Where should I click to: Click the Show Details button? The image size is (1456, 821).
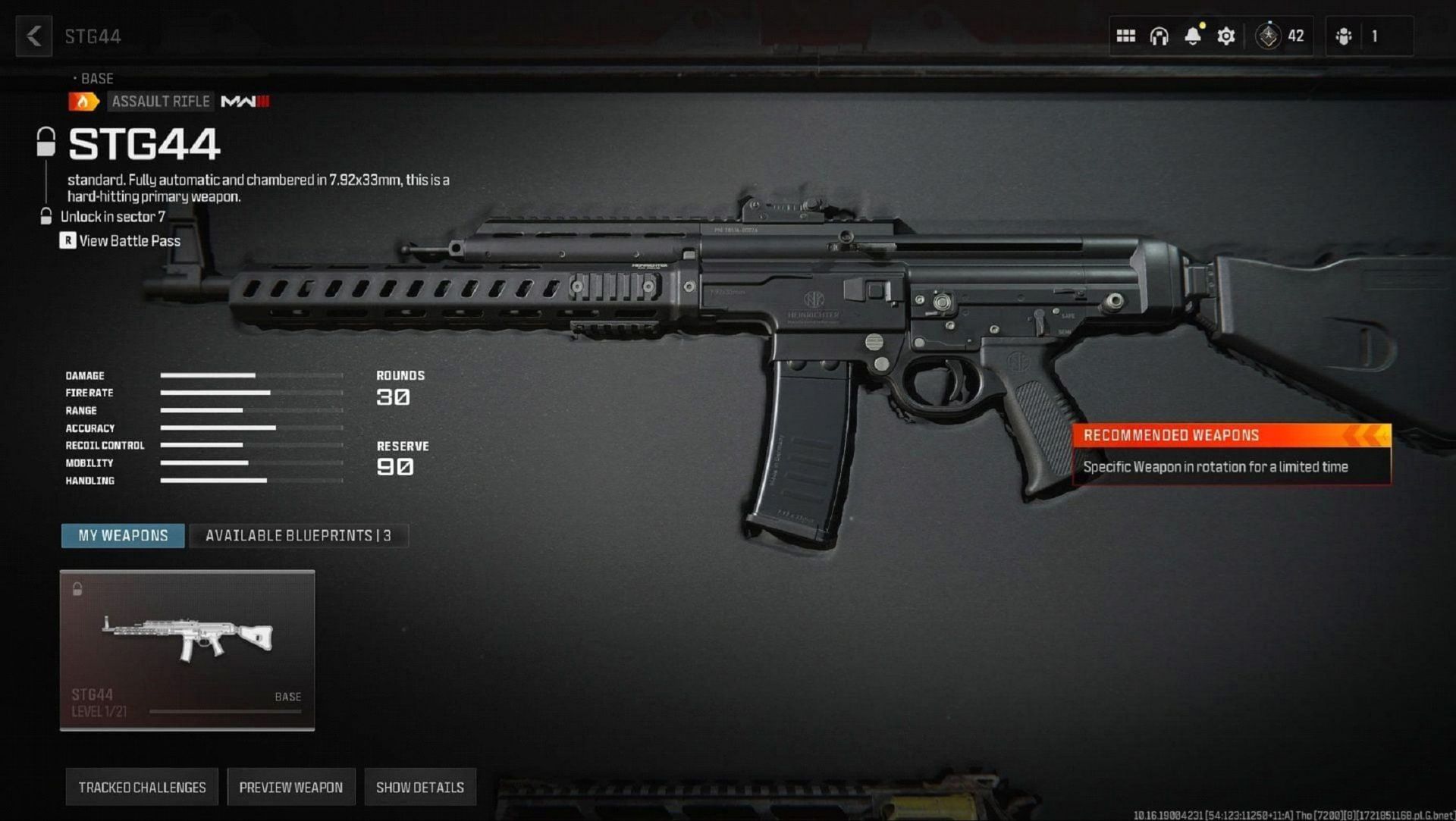click(419, 787)
